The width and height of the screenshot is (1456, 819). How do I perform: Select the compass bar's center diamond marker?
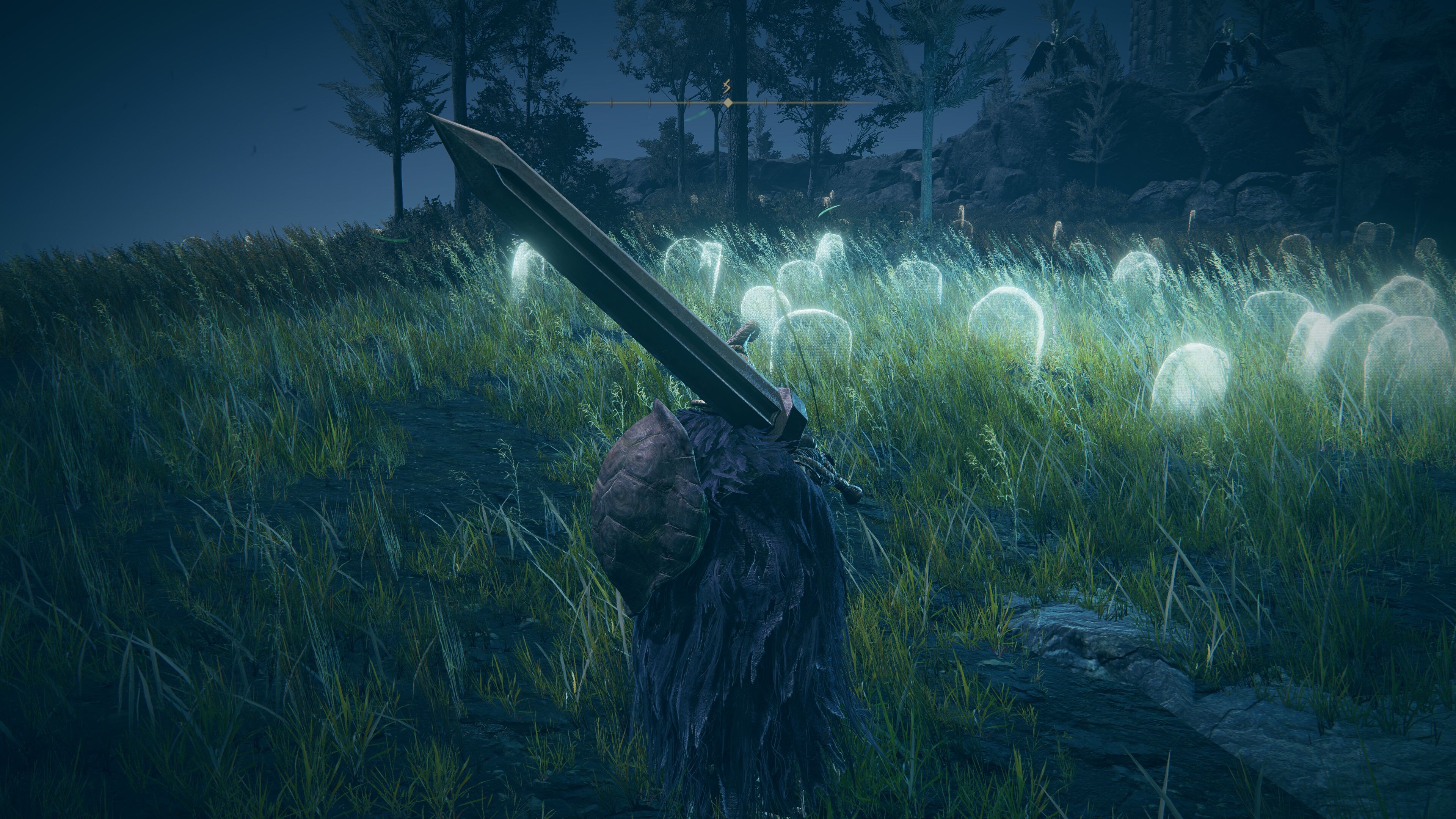[x=728, y=103]
